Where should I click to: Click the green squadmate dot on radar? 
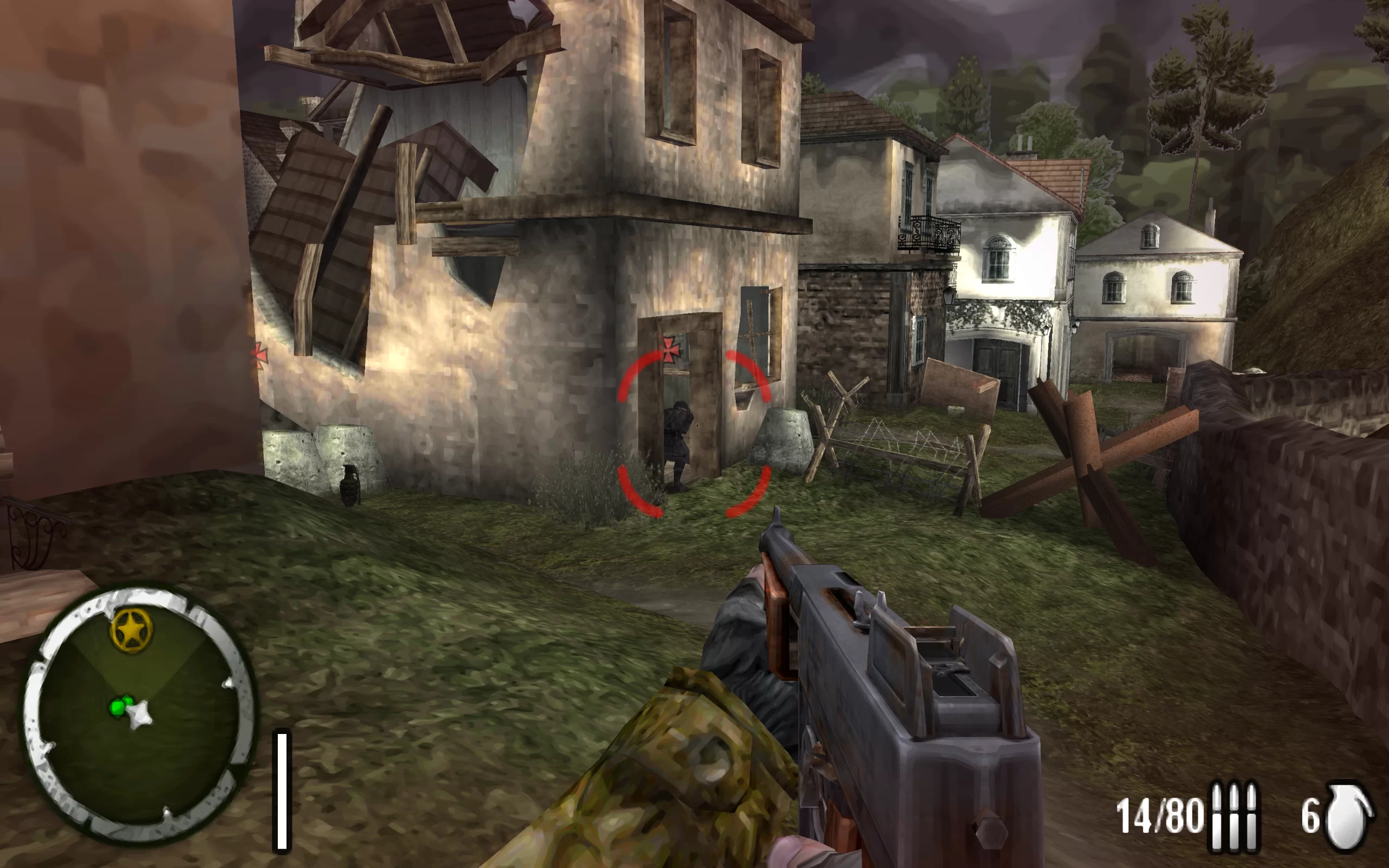tap(120, 706)
